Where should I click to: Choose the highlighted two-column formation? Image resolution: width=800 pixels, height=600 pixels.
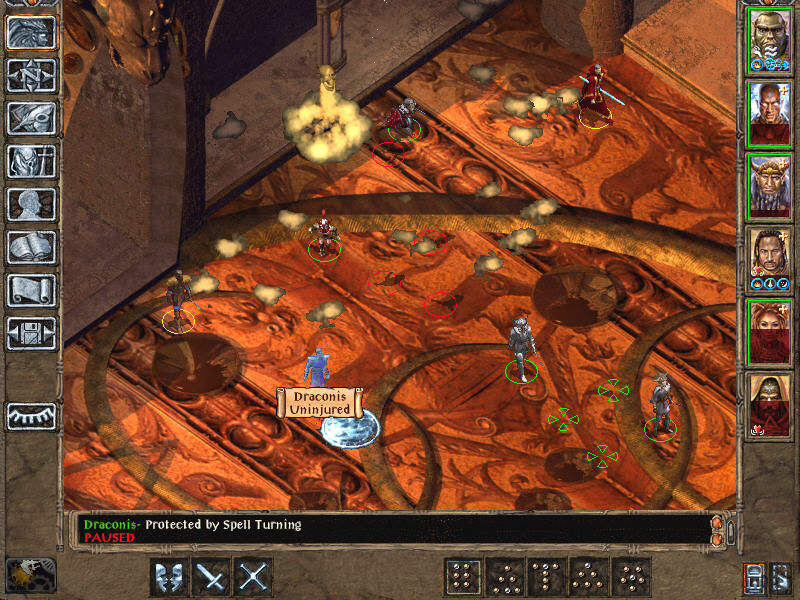tap(462, 577)
